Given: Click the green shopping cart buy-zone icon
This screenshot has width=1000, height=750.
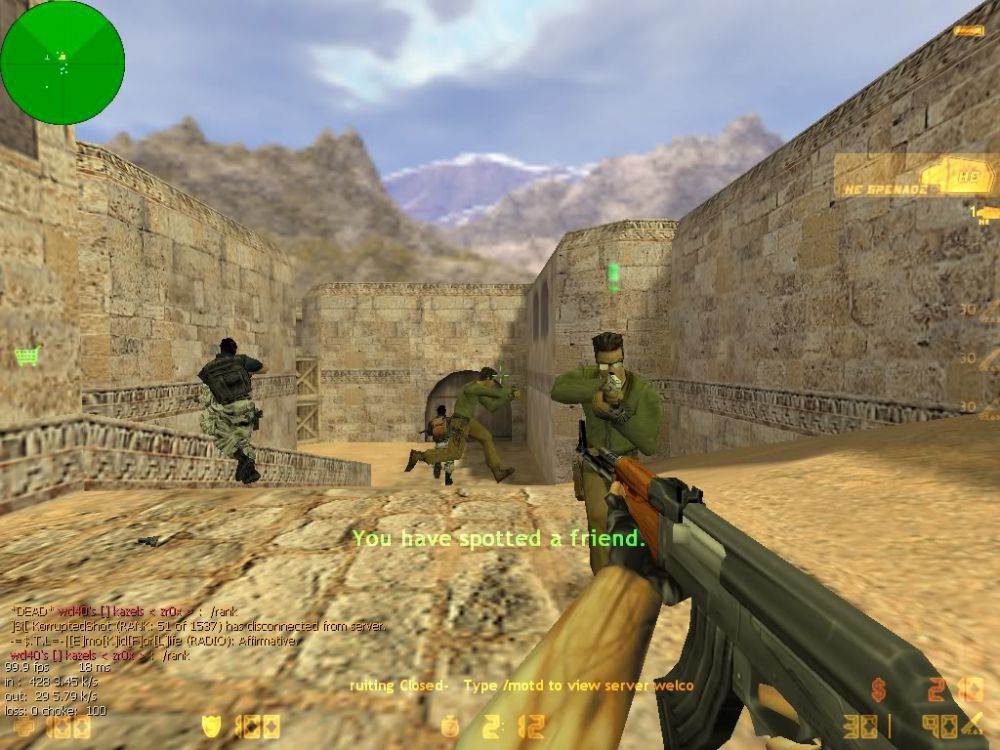Looking at the screenshot, I should [27, 356].
